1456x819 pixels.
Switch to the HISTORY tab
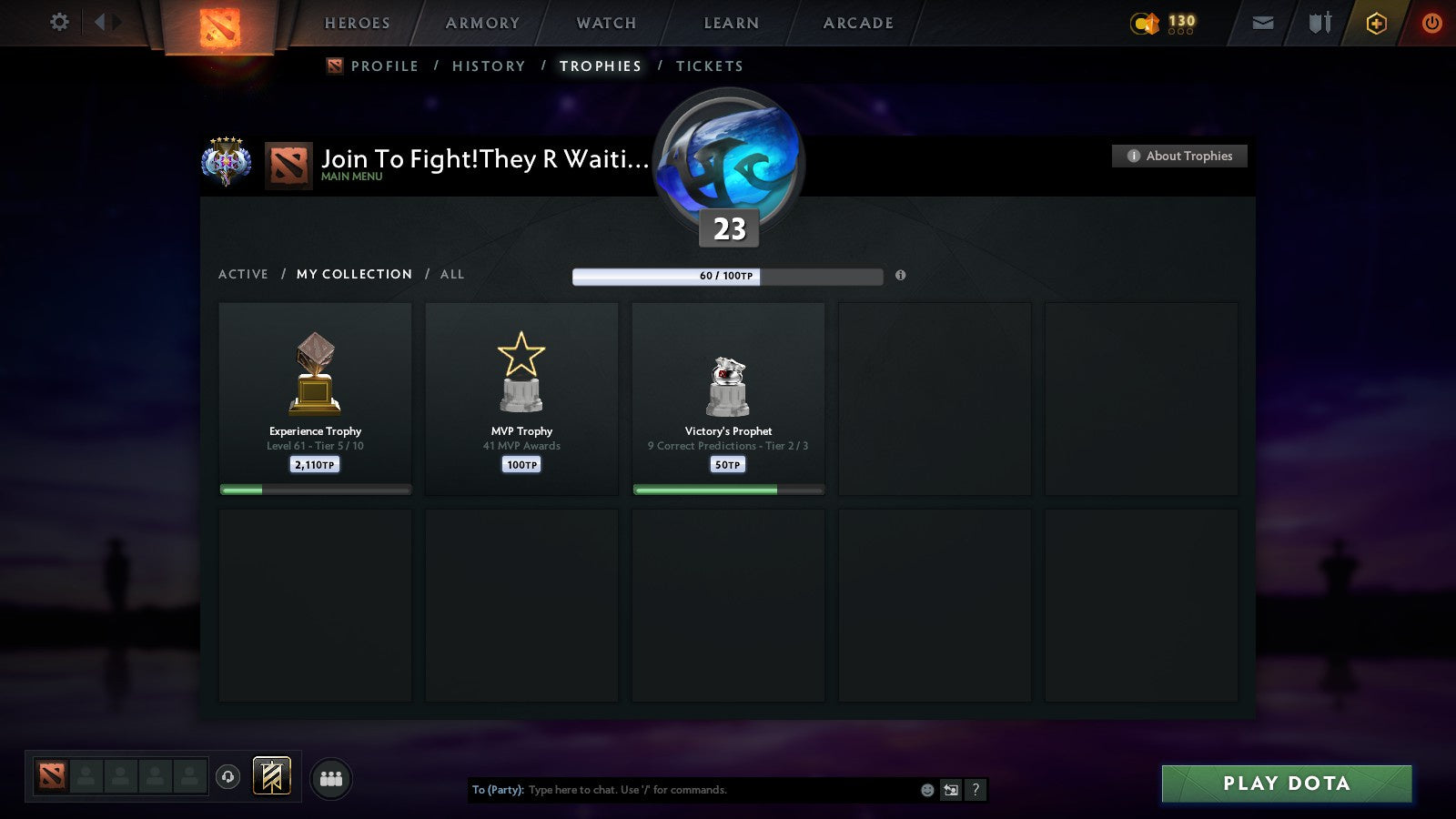coord(489,66)
